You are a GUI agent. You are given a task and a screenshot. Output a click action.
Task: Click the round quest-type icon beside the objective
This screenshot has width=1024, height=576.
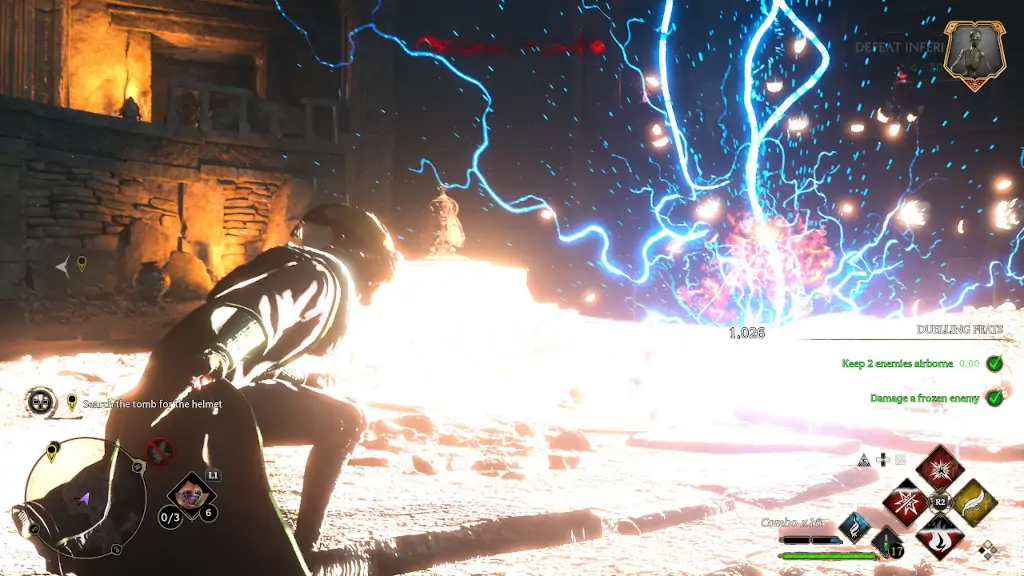coord(41,403)
